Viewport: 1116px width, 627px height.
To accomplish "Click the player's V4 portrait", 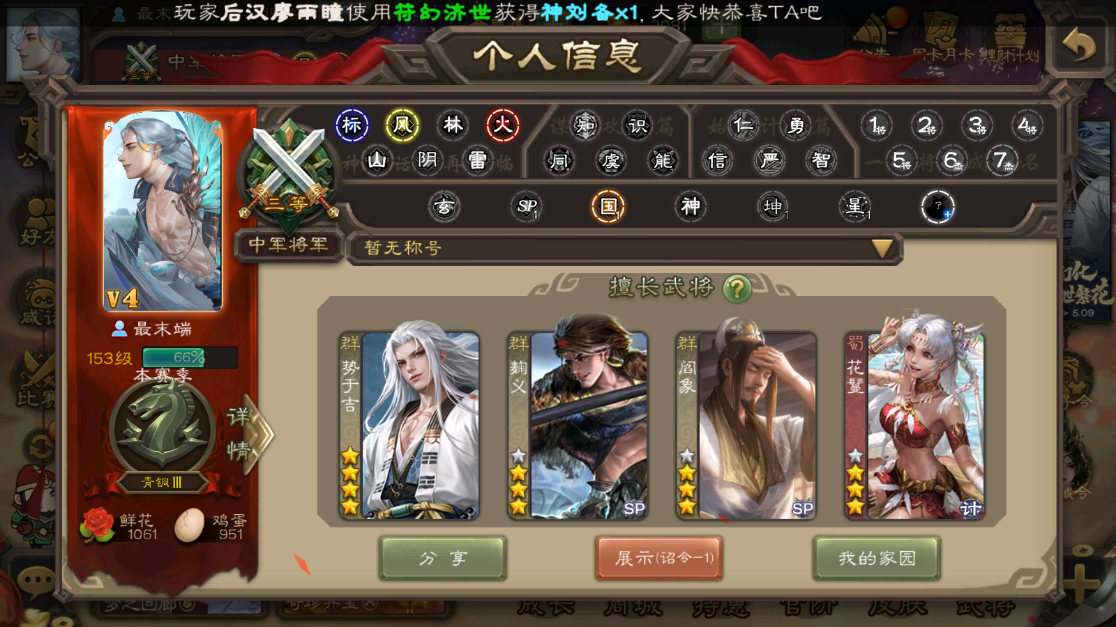I will pyautogui.click(x=162, y=211).
